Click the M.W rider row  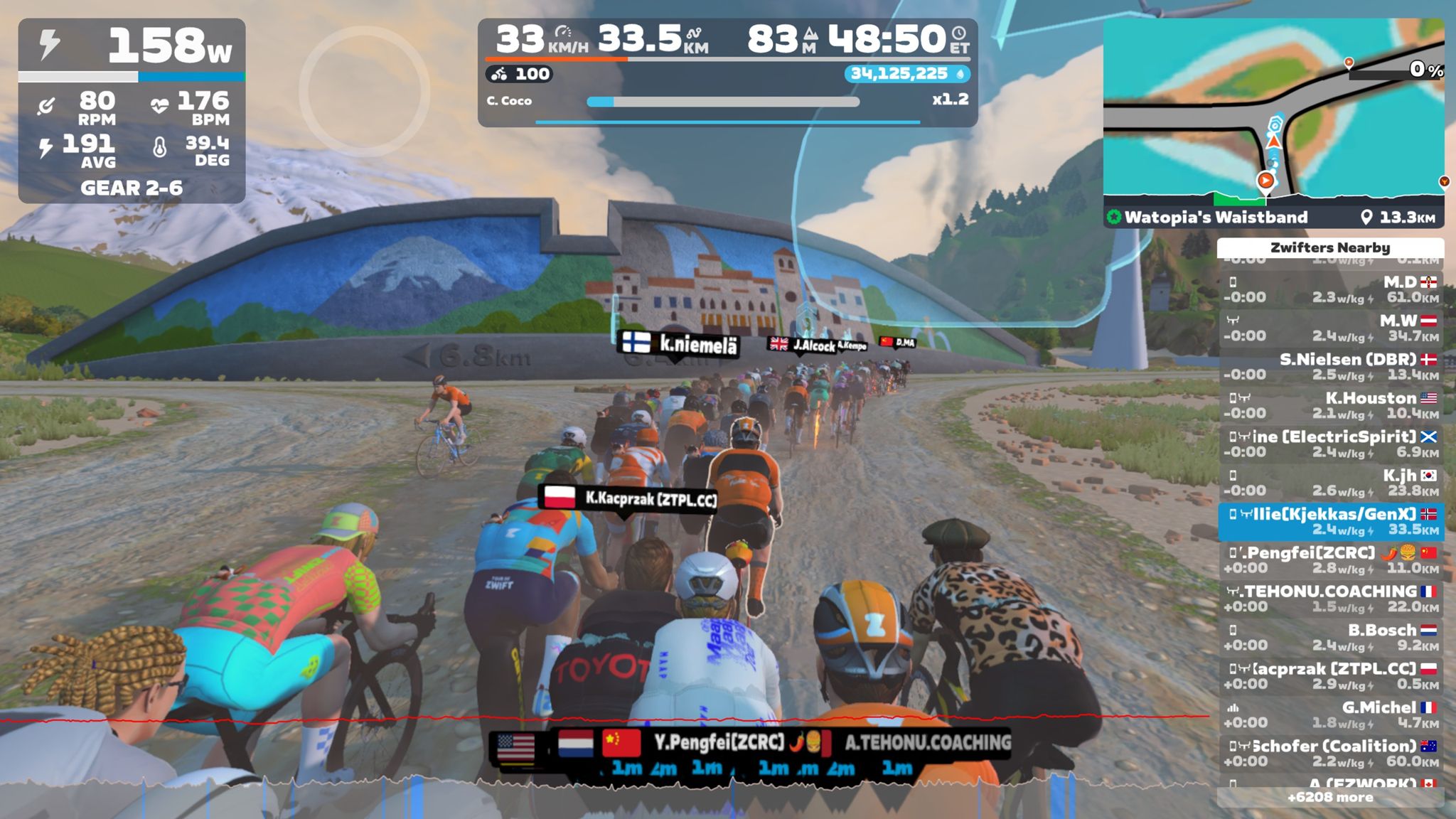1330,328
